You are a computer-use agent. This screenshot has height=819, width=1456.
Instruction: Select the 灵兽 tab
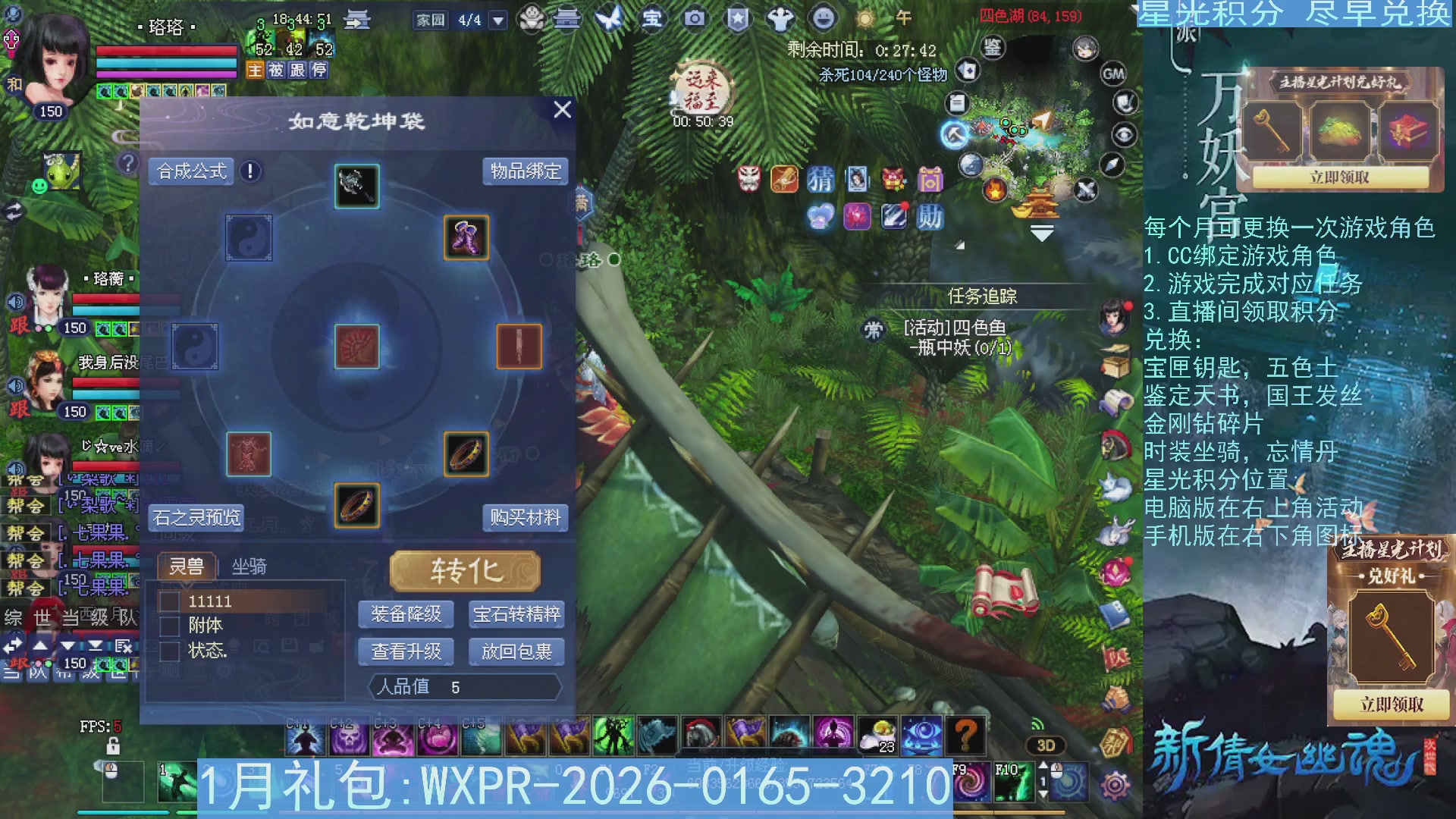(x=188, y=566)
